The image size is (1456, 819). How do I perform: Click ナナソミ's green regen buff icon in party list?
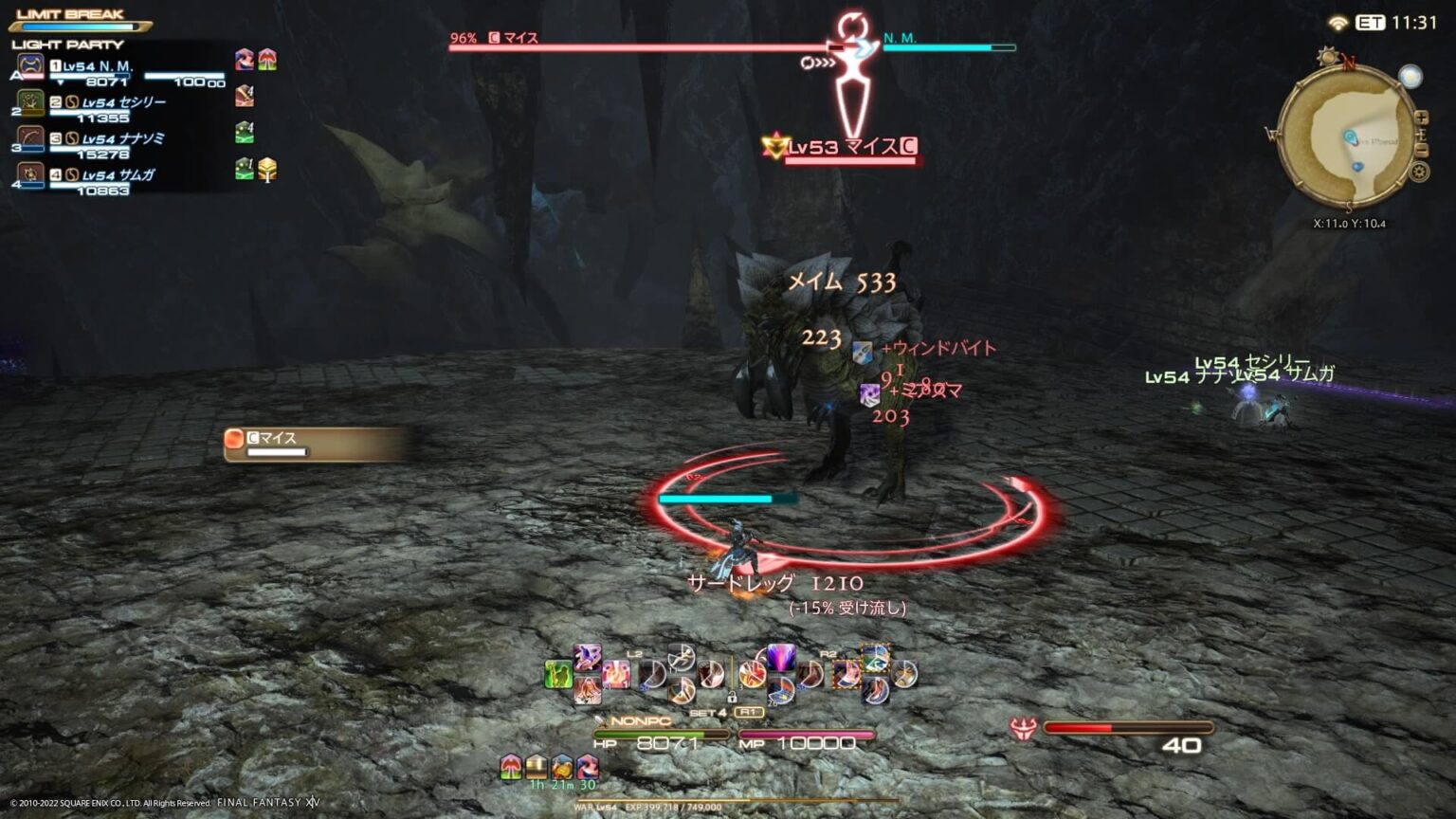tap(245, 133)
